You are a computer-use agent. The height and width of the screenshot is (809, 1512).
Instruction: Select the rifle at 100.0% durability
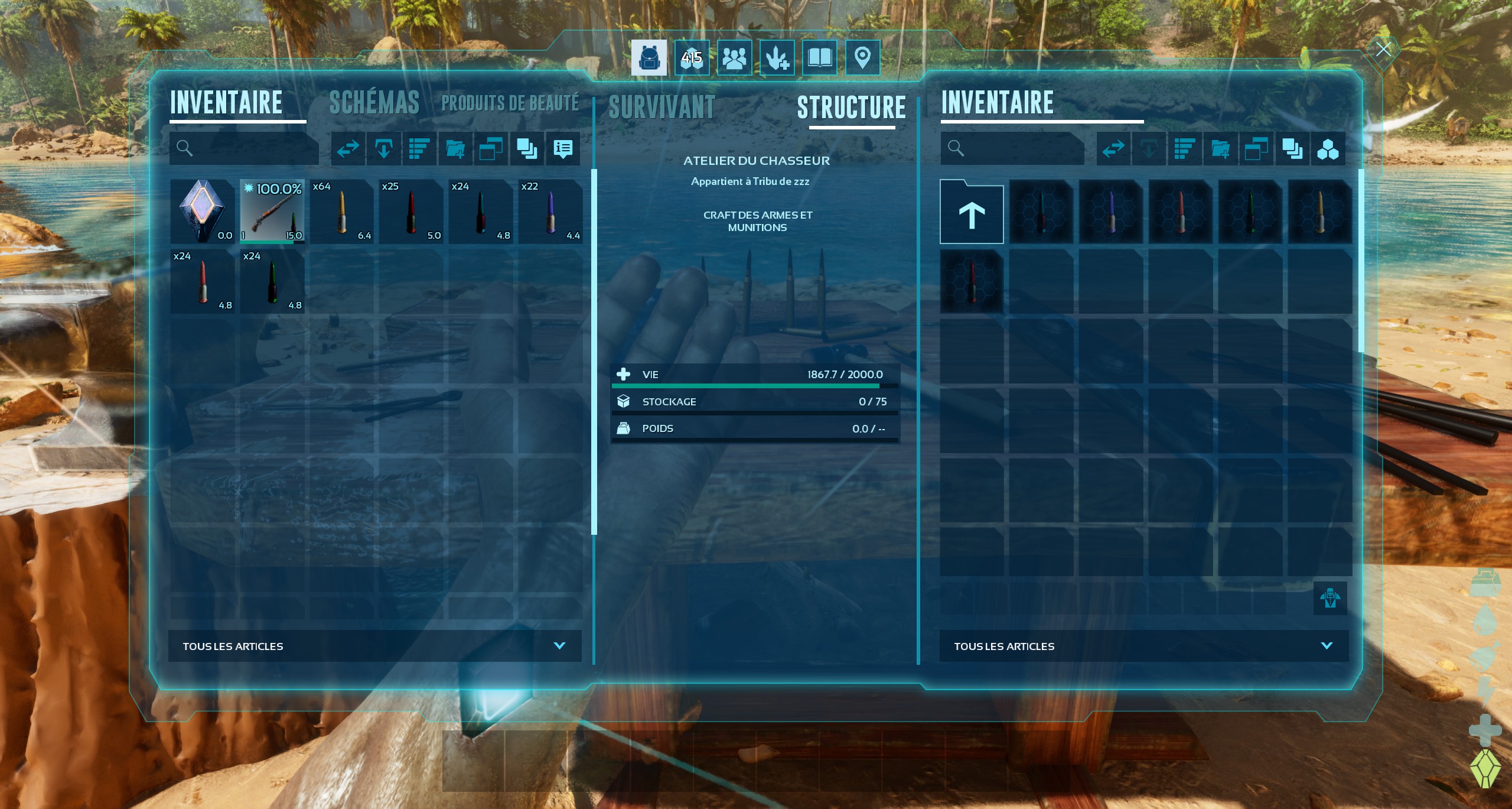(272, 212)
